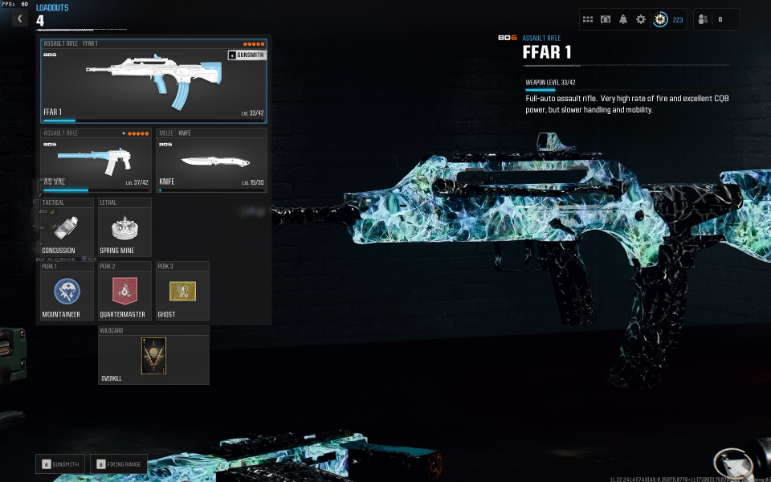This screenshot has height=482, width=771.
Task: Select the Overkill wildcard slot
Action: click(153, 356)
